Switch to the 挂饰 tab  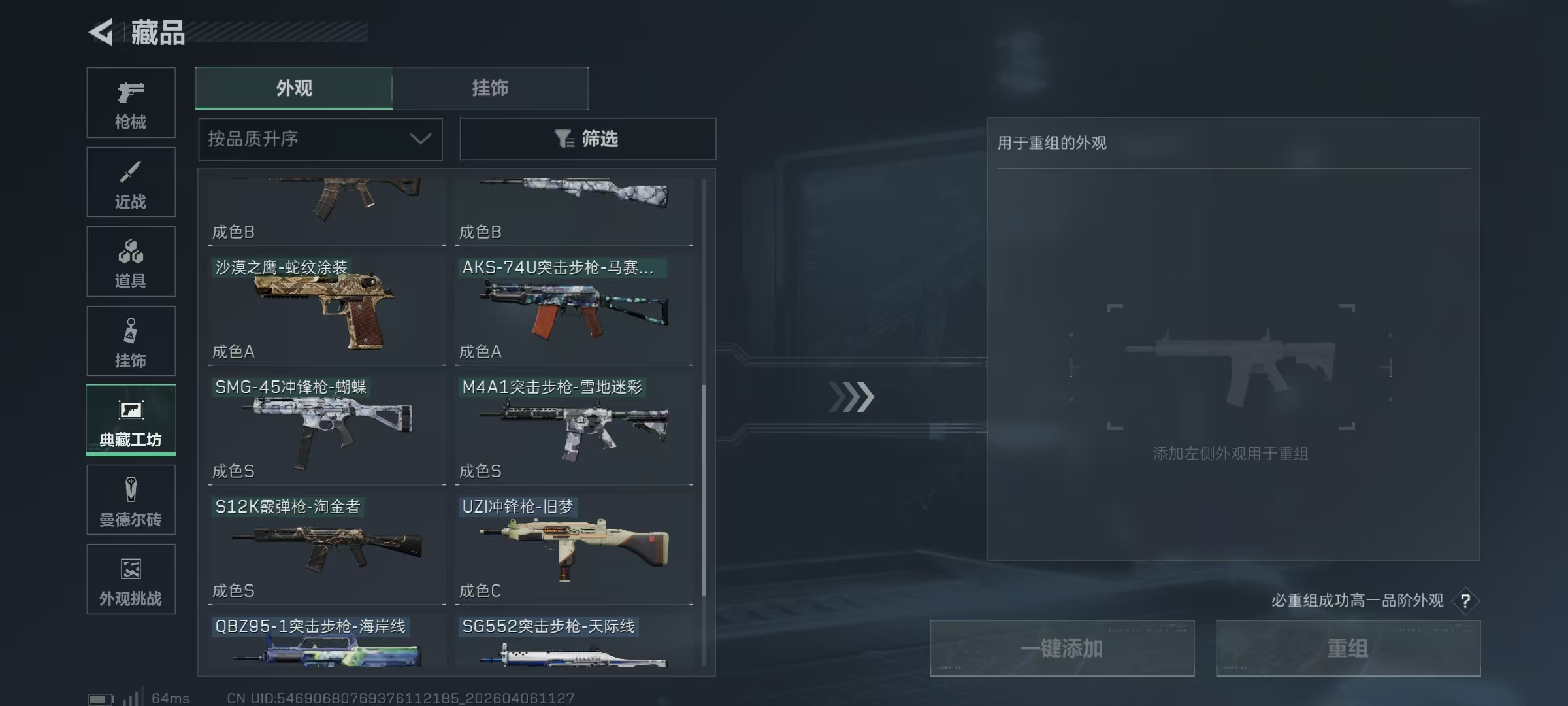490,88
